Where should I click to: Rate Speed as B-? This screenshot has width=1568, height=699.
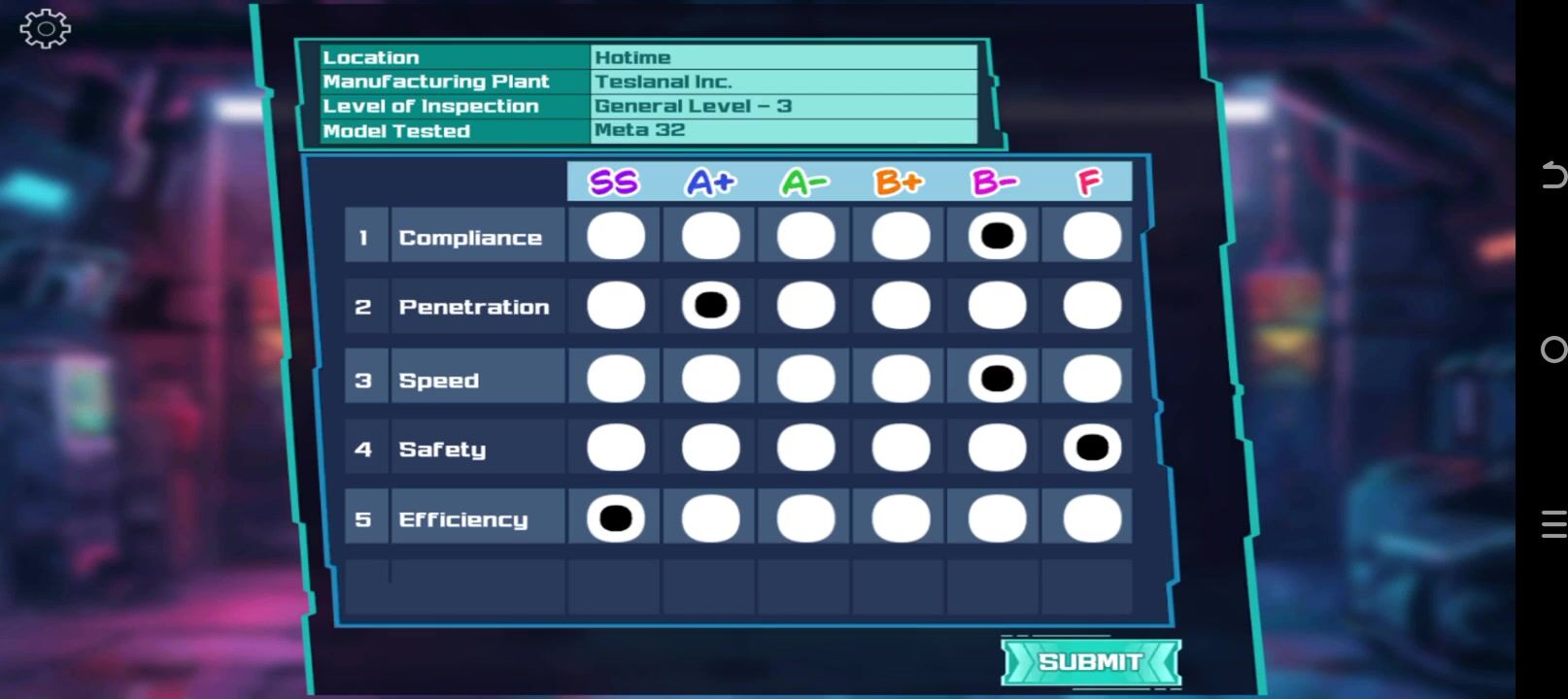pos(997,378)
